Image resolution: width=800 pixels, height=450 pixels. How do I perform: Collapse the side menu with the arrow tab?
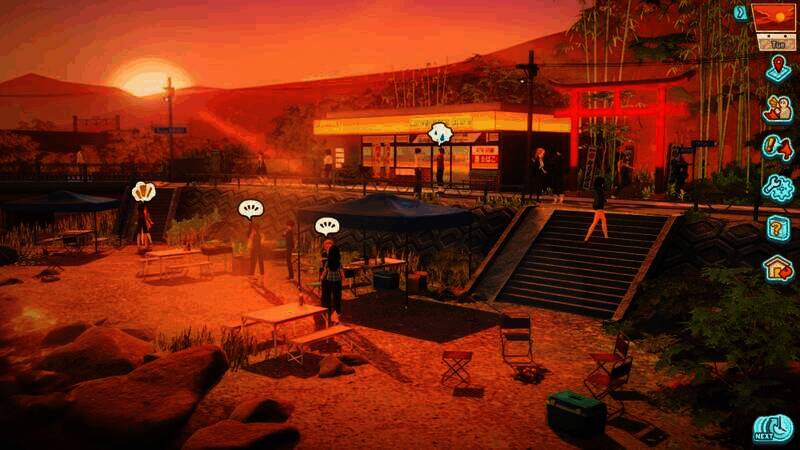740,12
